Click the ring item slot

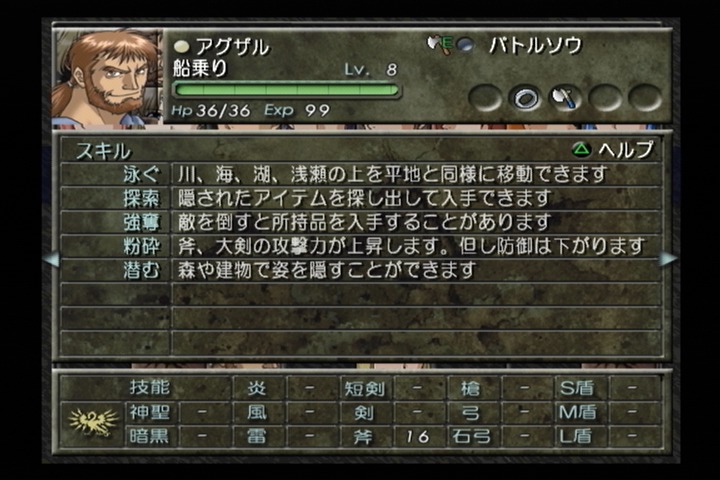(x=526, y=98)
